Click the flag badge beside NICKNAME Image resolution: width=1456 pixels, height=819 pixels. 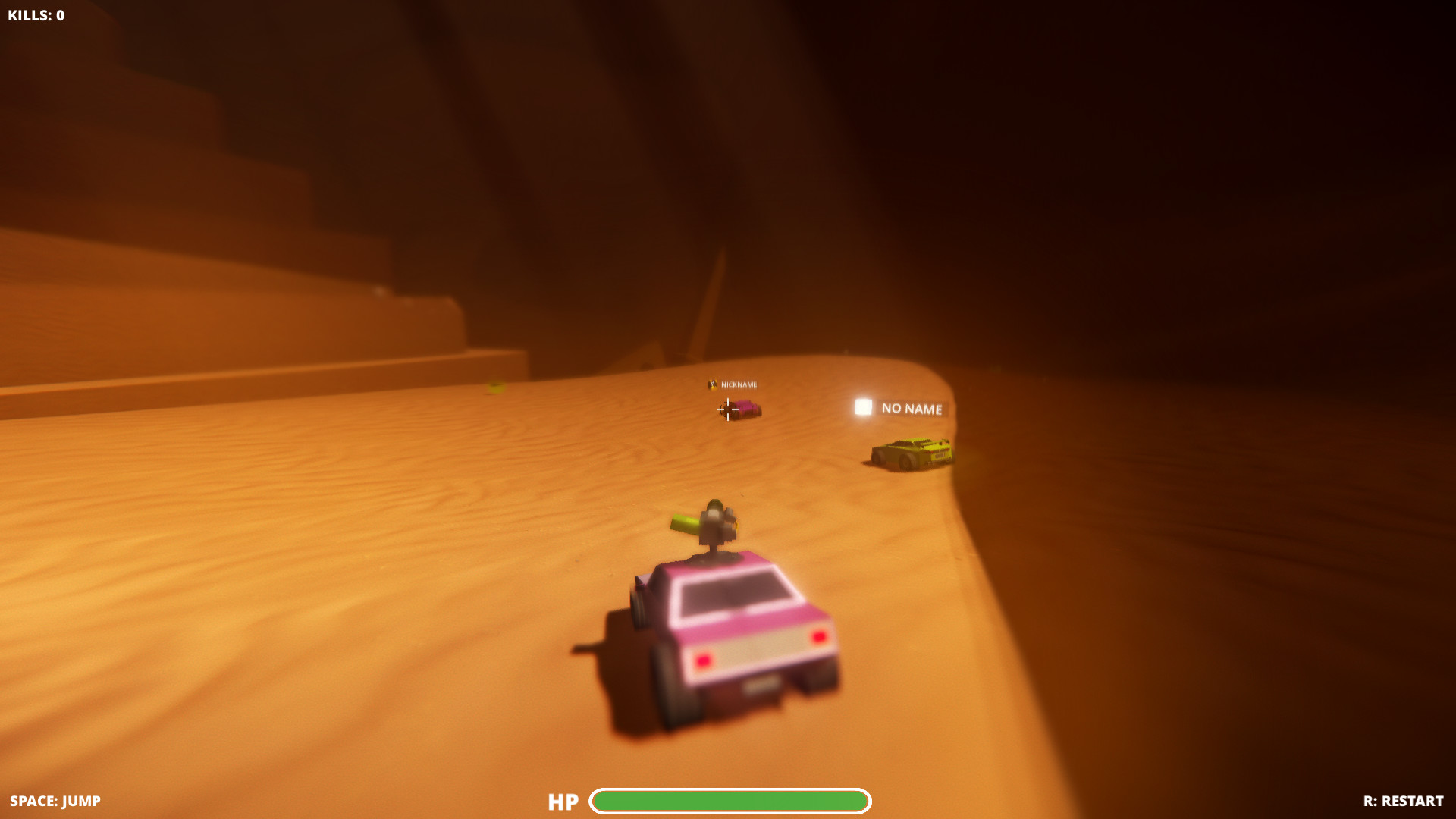pyautogui.click(x=713, y=384)
